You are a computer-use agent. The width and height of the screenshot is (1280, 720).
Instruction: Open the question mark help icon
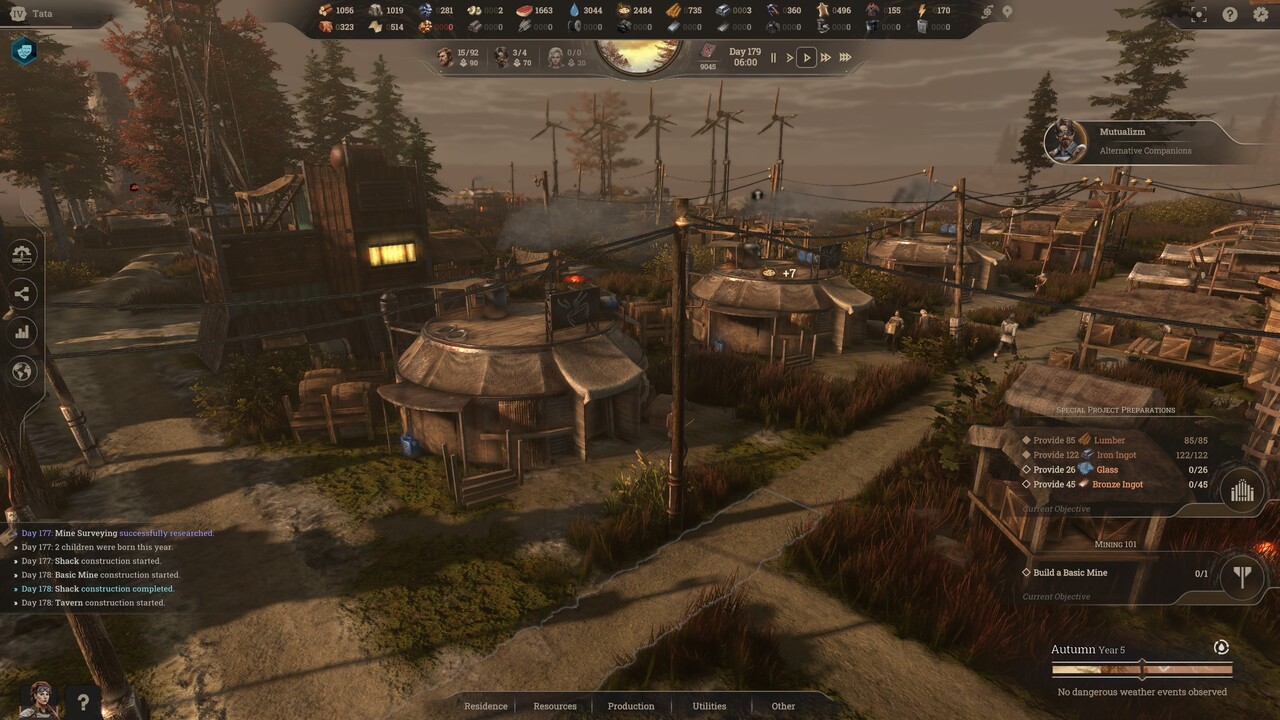pyautogui.click(x=1230, y=14)
